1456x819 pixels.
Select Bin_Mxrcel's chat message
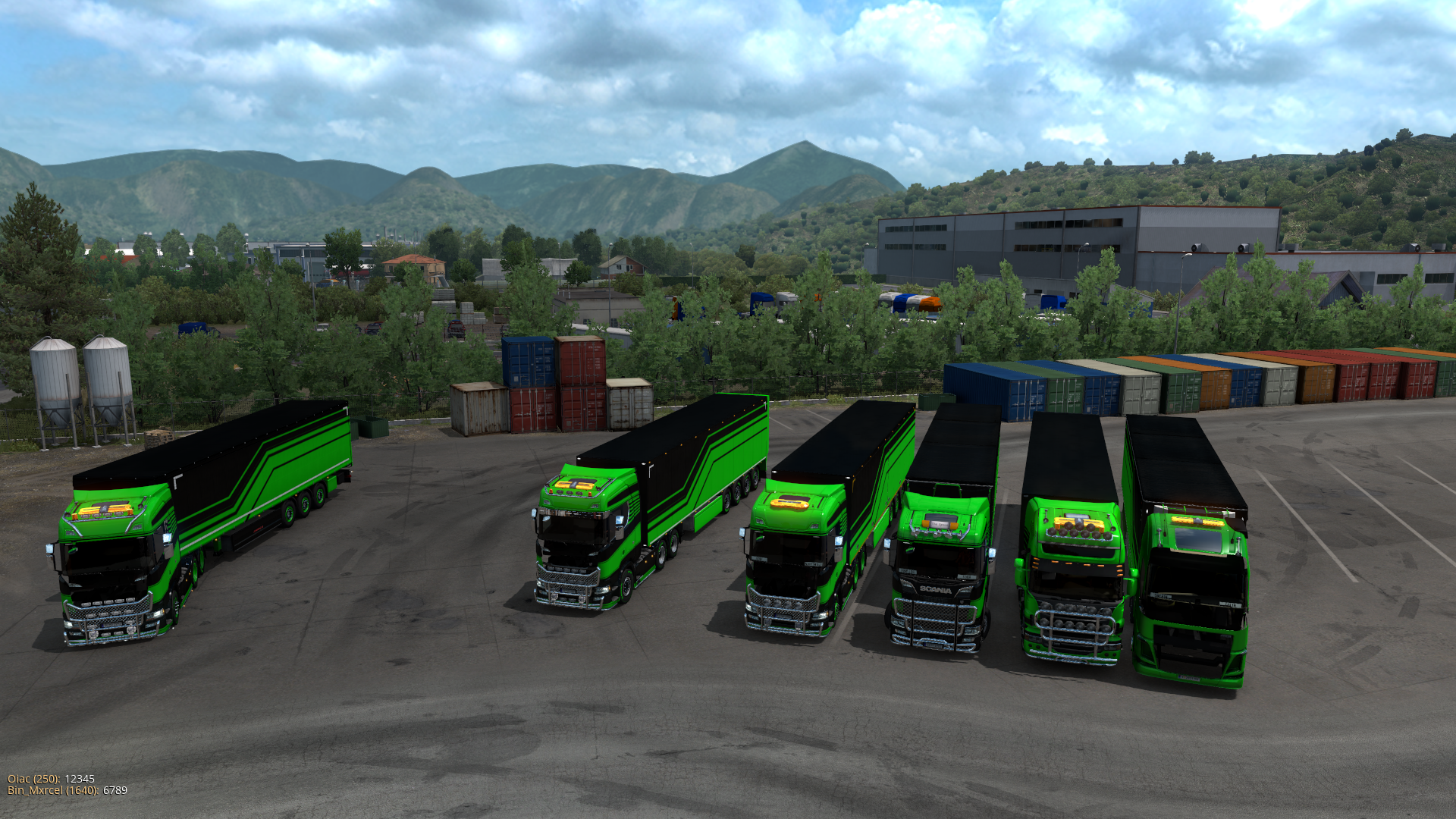(115, 790)
